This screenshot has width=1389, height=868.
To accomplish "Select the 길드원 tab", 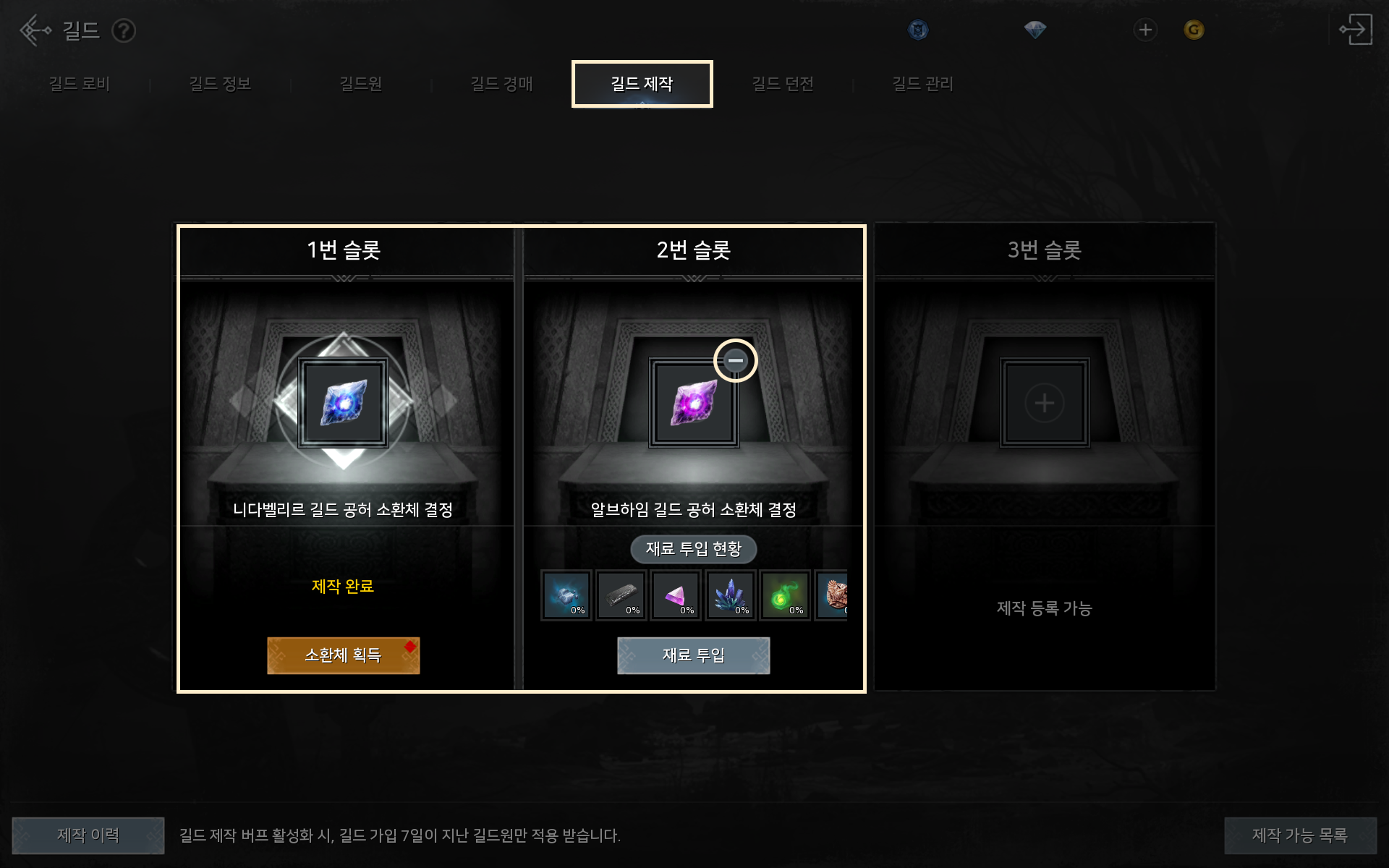I will [360, 84].
